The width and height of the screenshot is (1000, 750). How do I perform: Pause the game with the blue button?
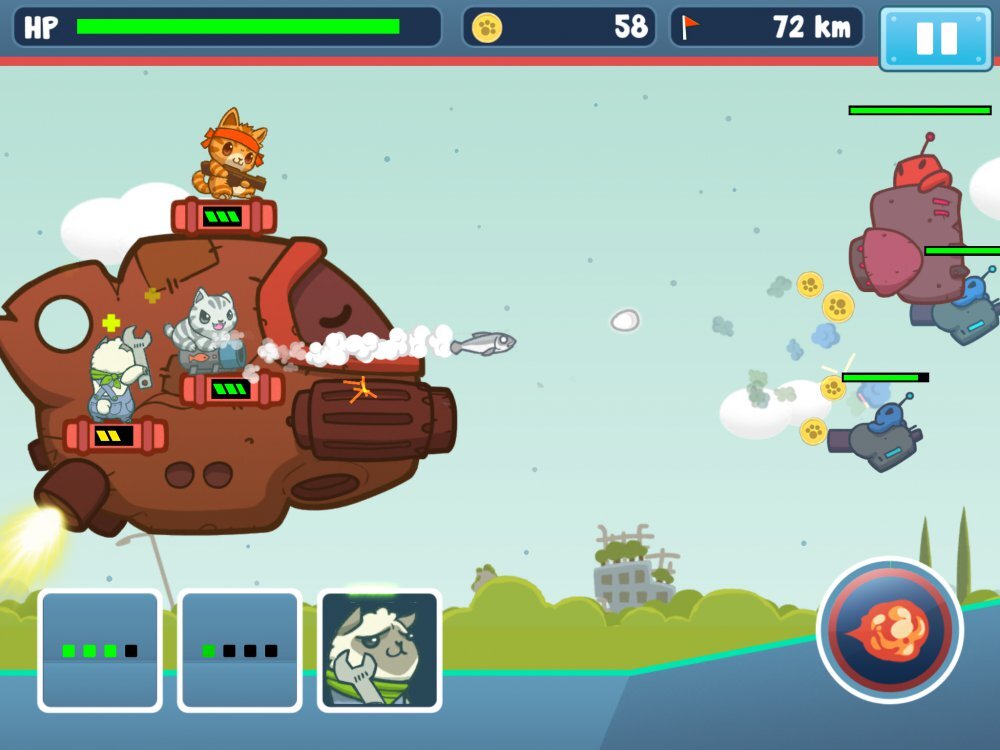coord(936,38)
